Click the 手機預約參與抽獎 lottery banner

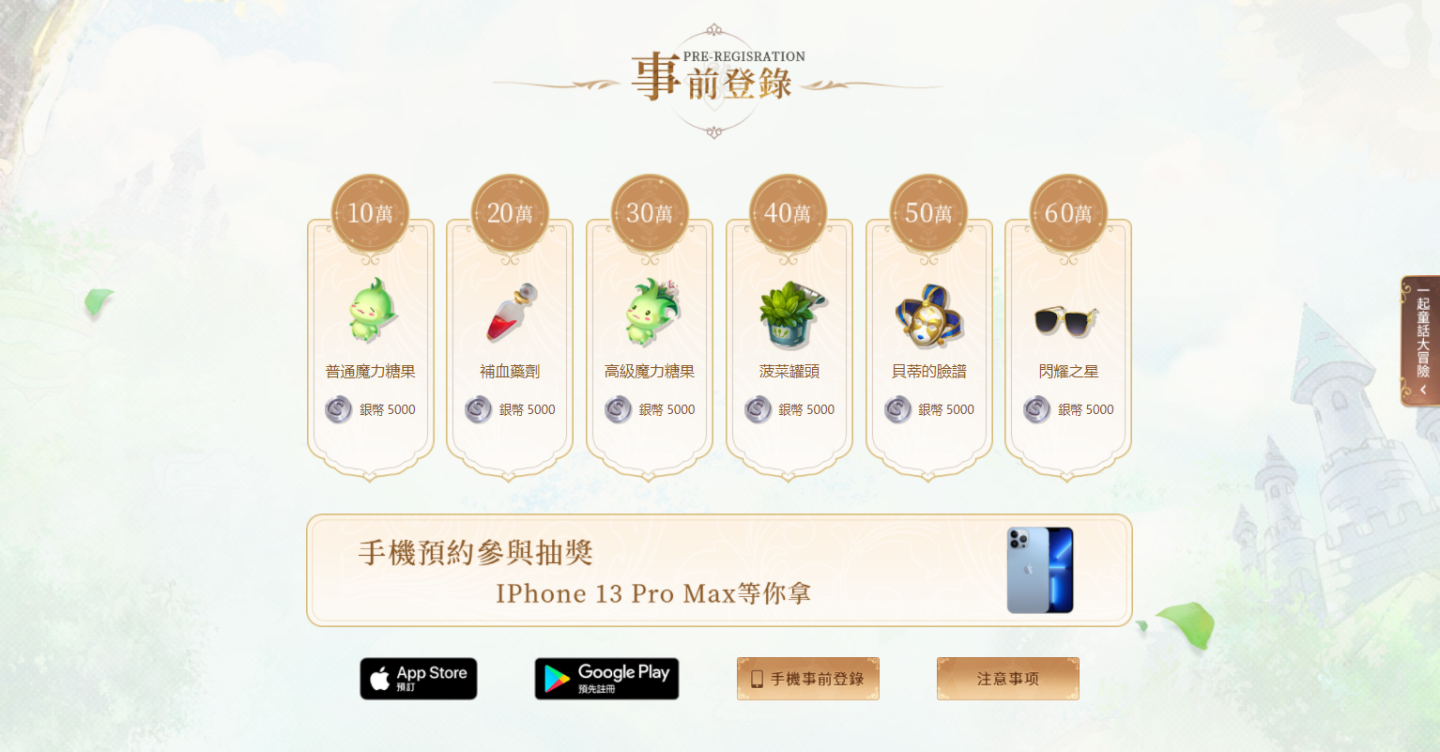pos(720,570)
